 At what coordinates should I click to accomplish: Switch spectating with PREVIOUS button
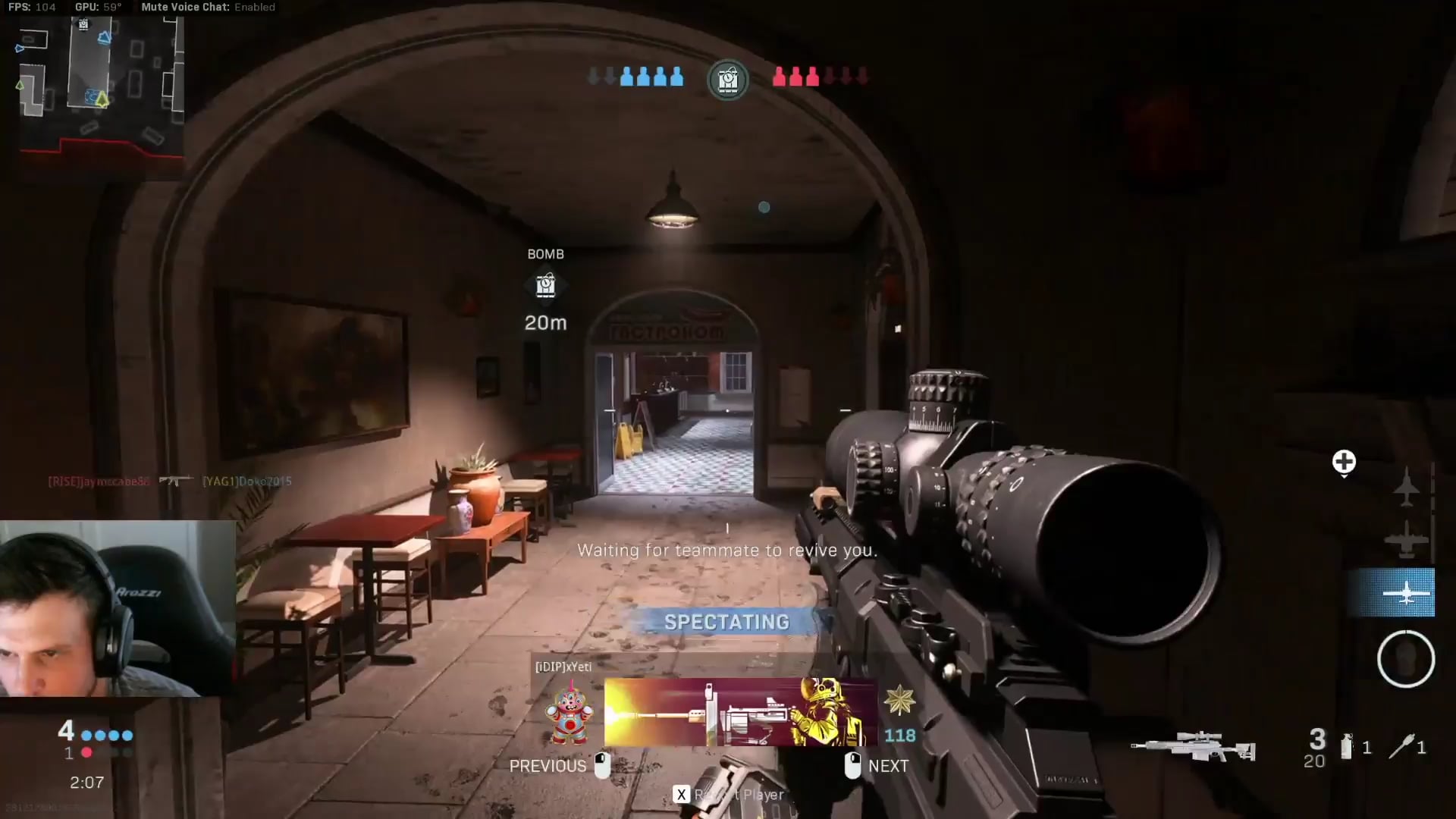click(548, 766)
